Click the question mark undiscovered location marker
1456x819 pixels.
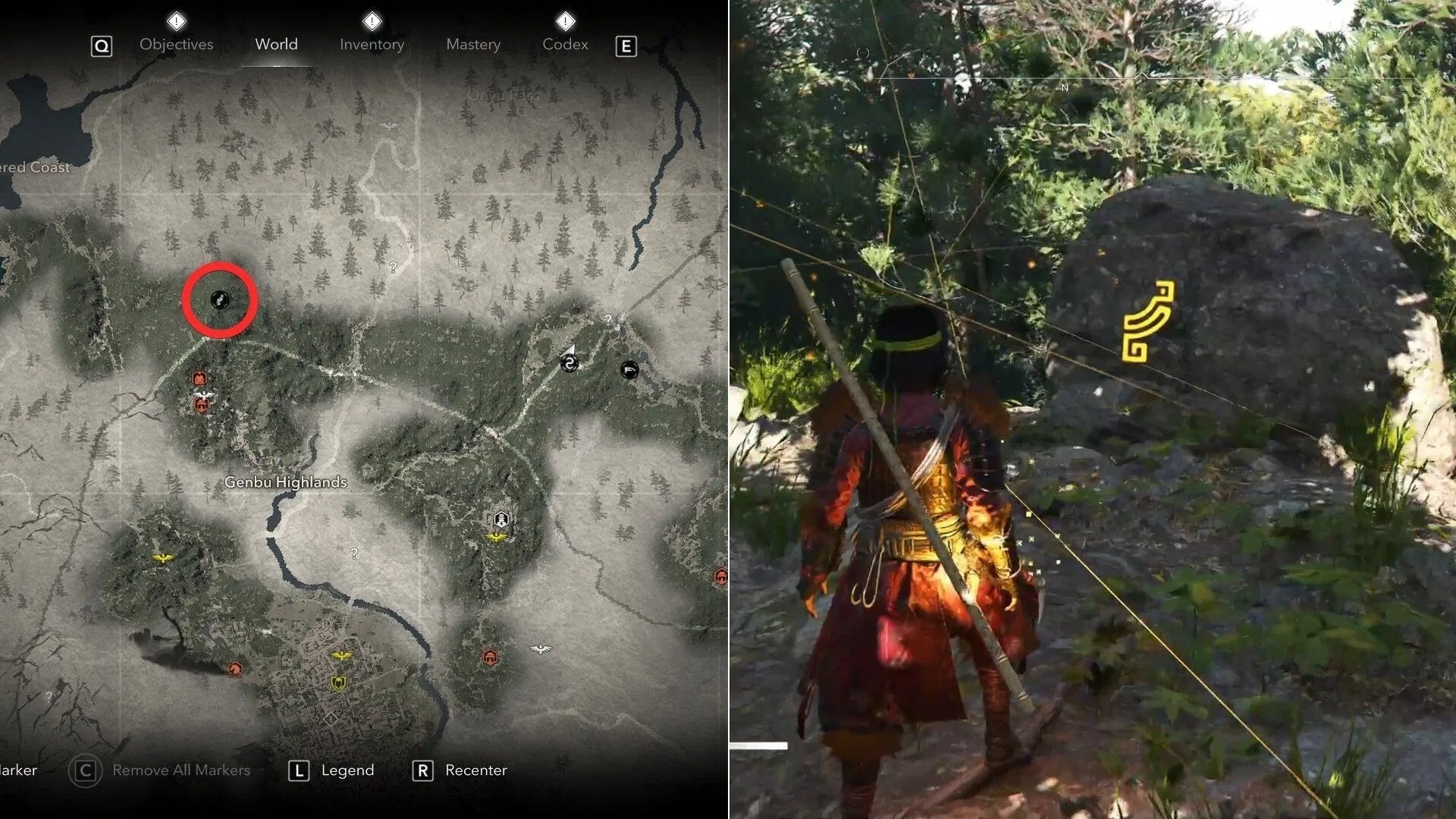click(x=392, y=267)
